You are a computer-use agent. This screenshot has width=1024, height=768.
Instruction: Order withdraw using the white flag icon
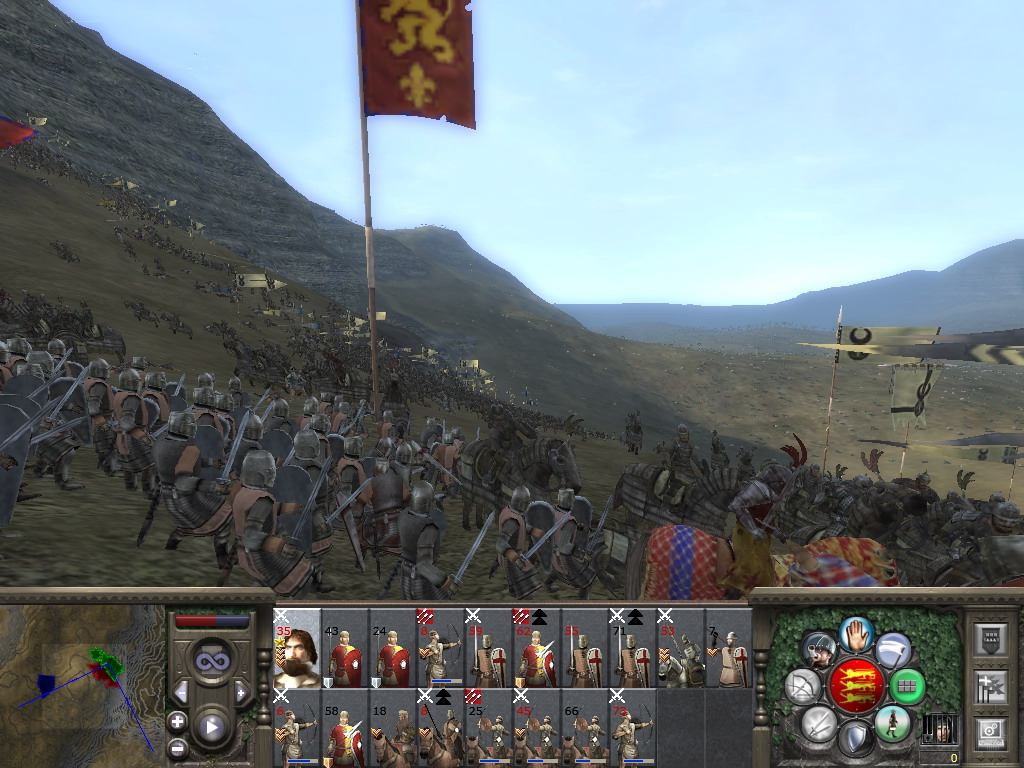tap(893, 651)
